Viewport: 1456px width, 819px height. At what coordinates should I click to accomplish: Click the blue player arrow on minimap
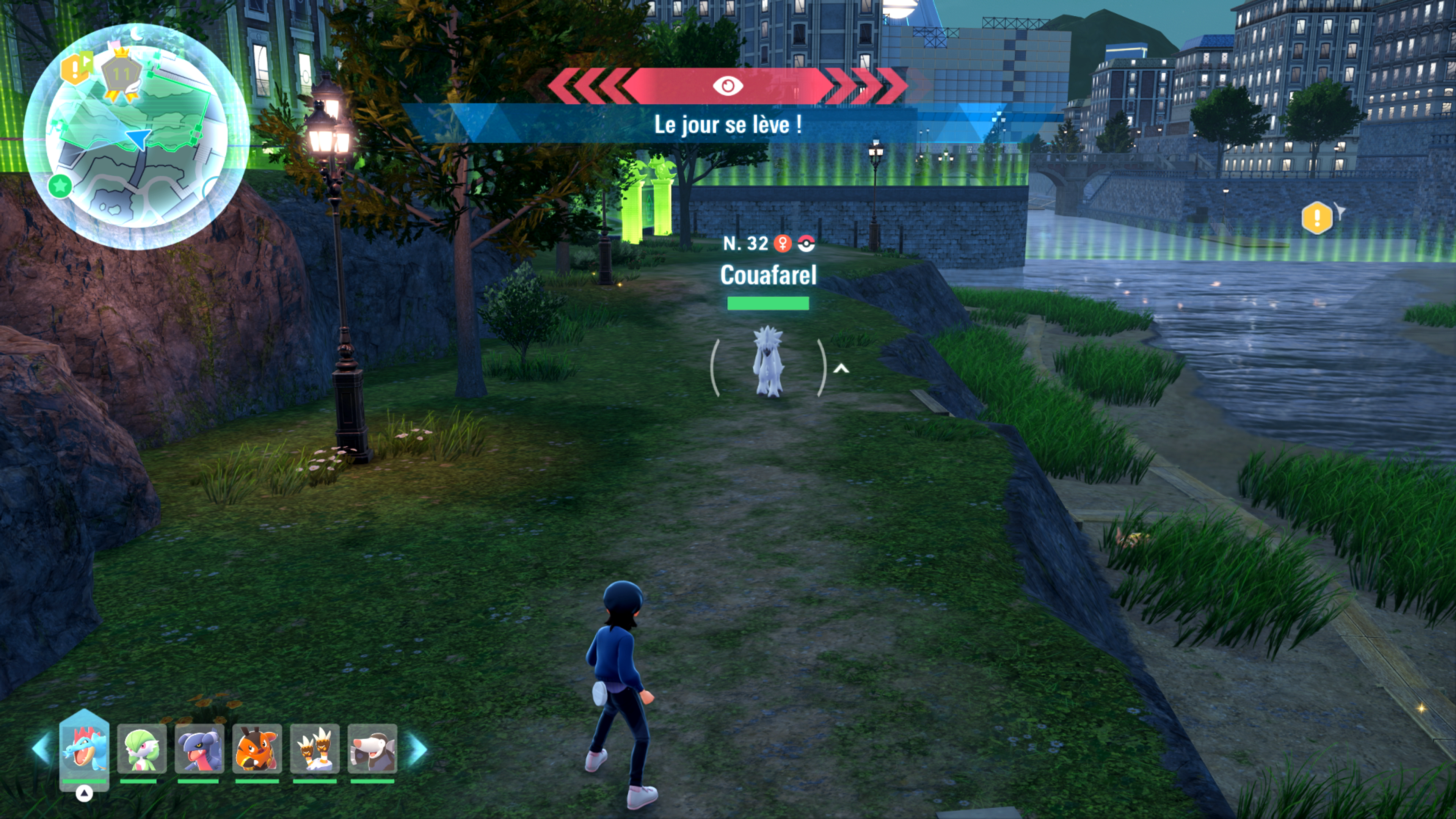click(x=138, y=137)
